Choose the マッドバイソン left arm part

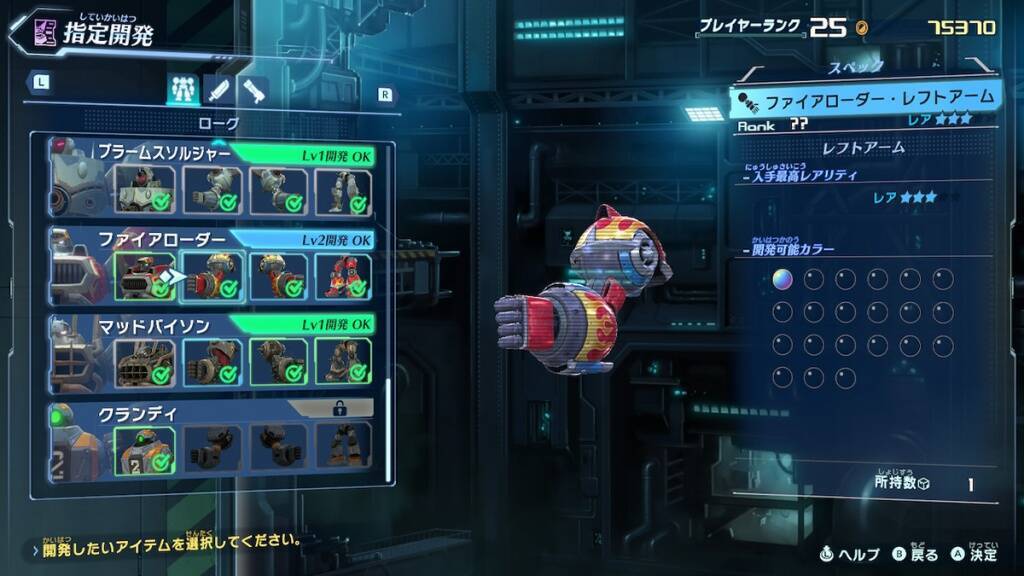211,361
